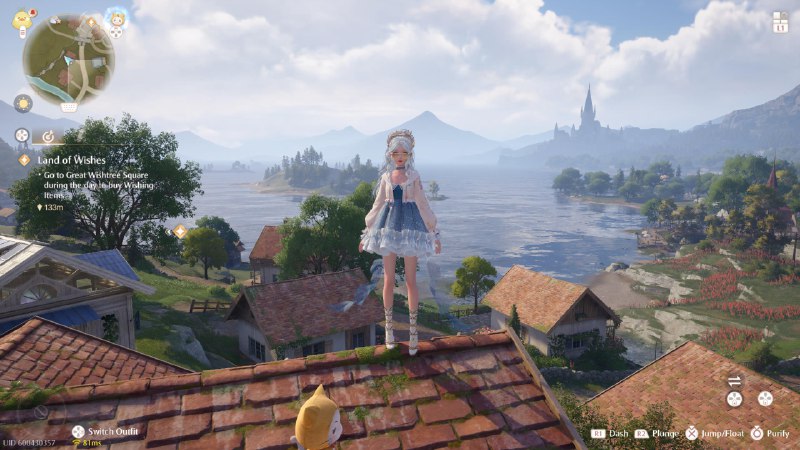Open the top-right menu icon
The height and width of the screenshot is (450, 800).
780,22
